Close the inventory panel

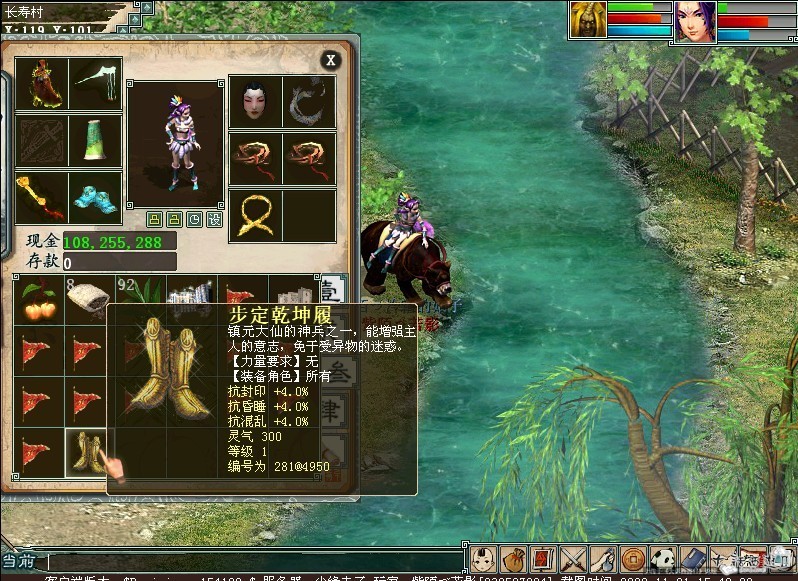click(x=330, y=61)
